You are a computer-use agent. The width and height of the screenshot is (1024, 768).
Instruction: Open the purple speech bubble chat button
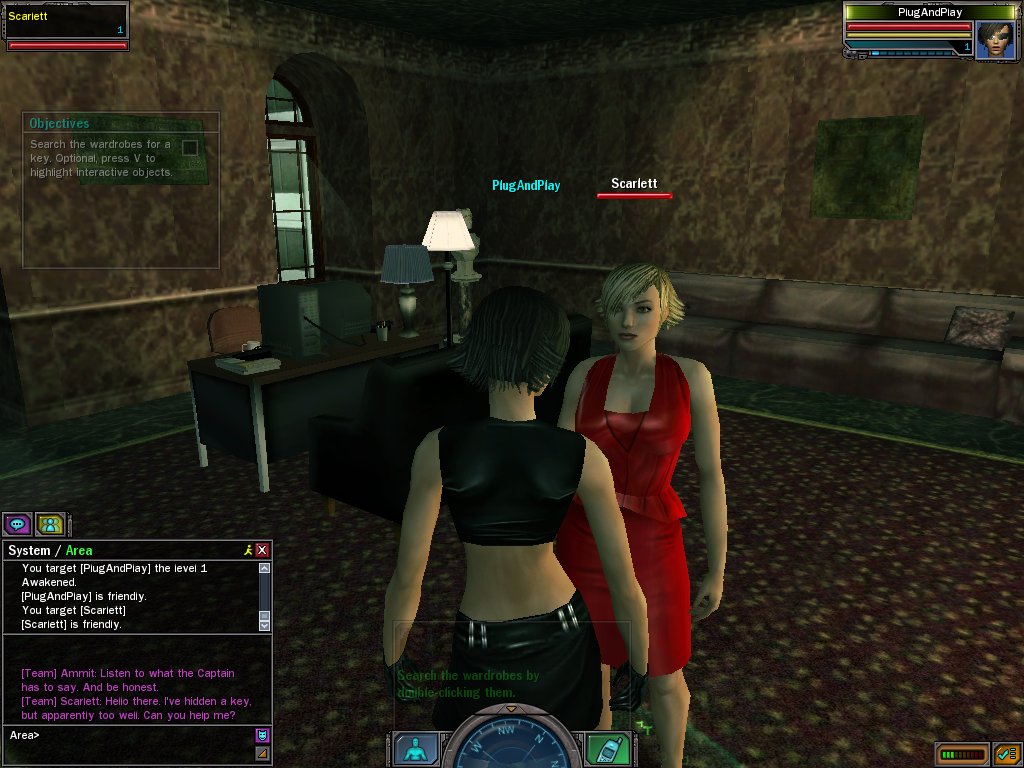pyautogui.click(x=17, y=524)
